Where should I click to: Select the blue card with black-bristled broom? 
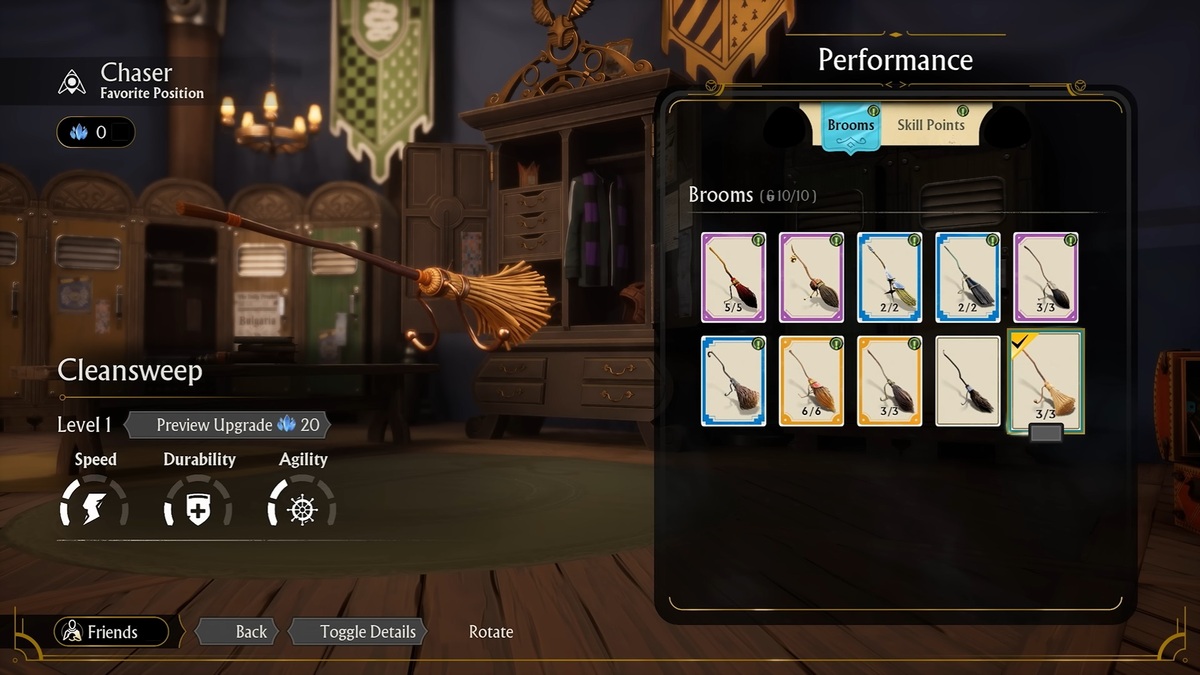(x=967, y=277)
